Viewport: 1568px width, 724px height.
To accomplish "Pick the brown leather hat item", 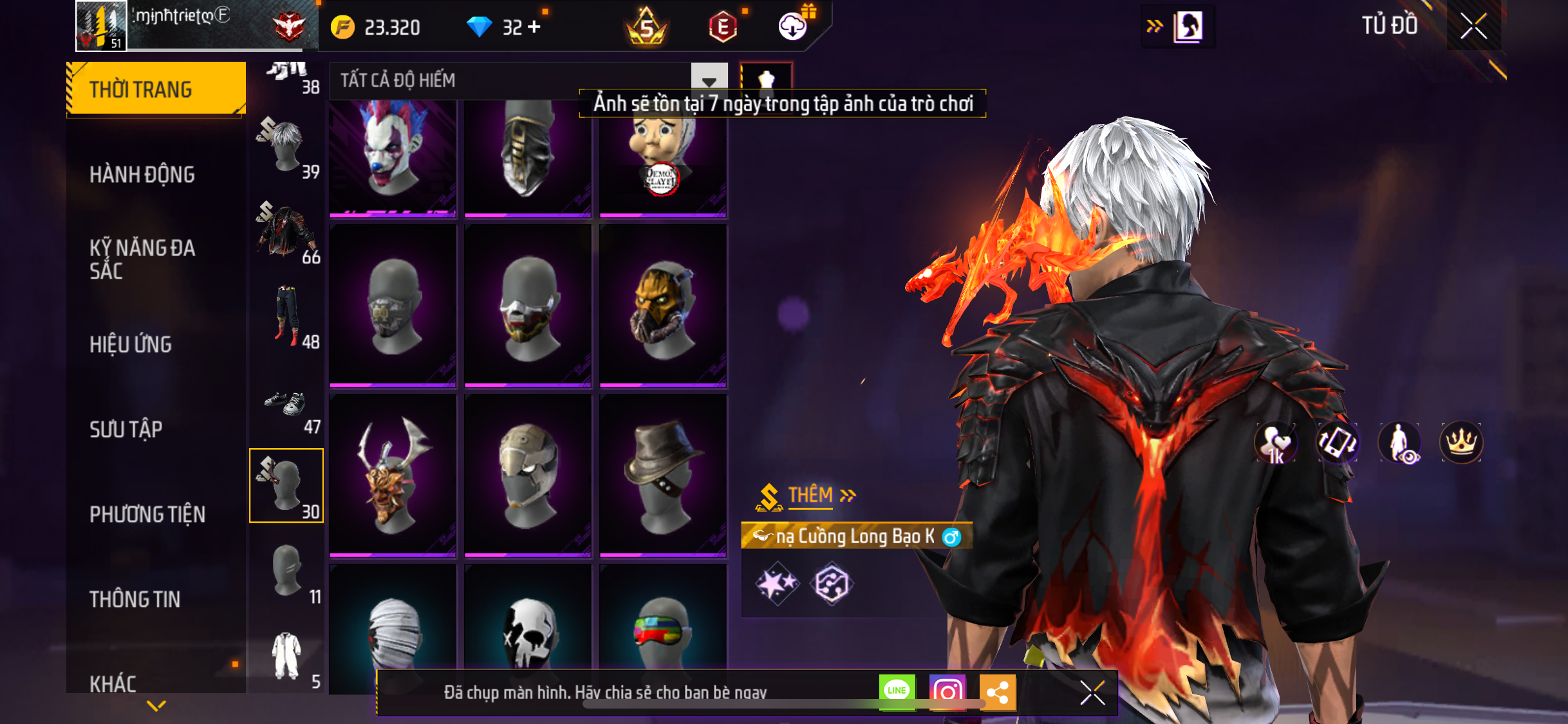I will pyautogui.click(x=663, y=475).
